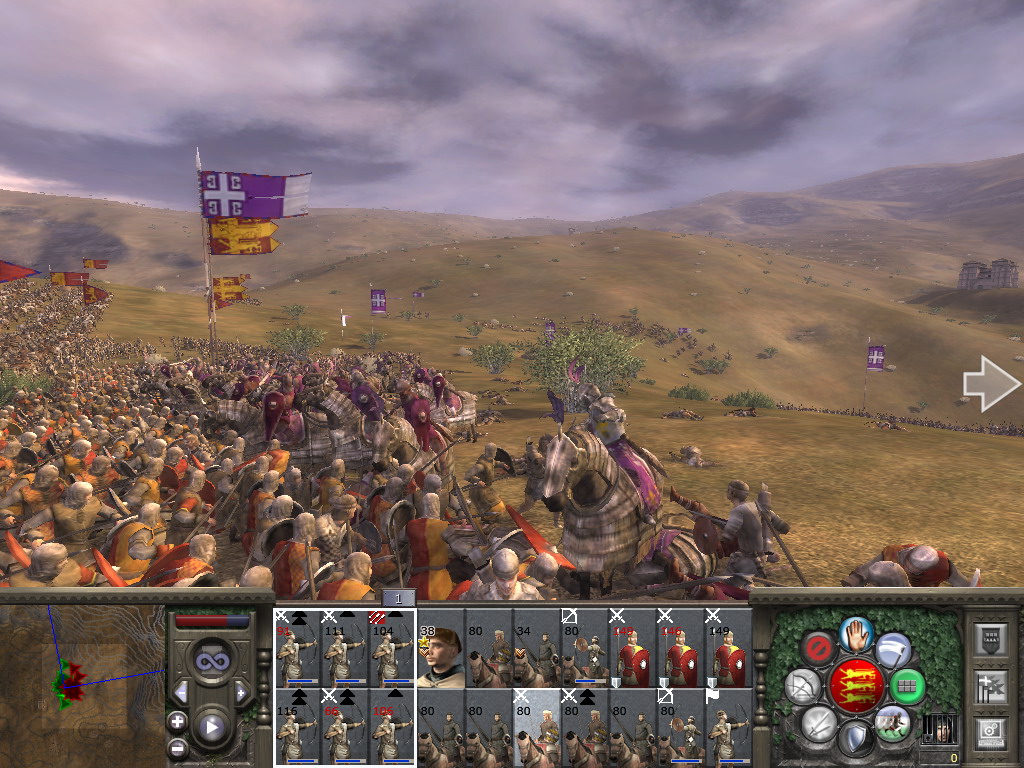Click the play speed arrow button

211,727
